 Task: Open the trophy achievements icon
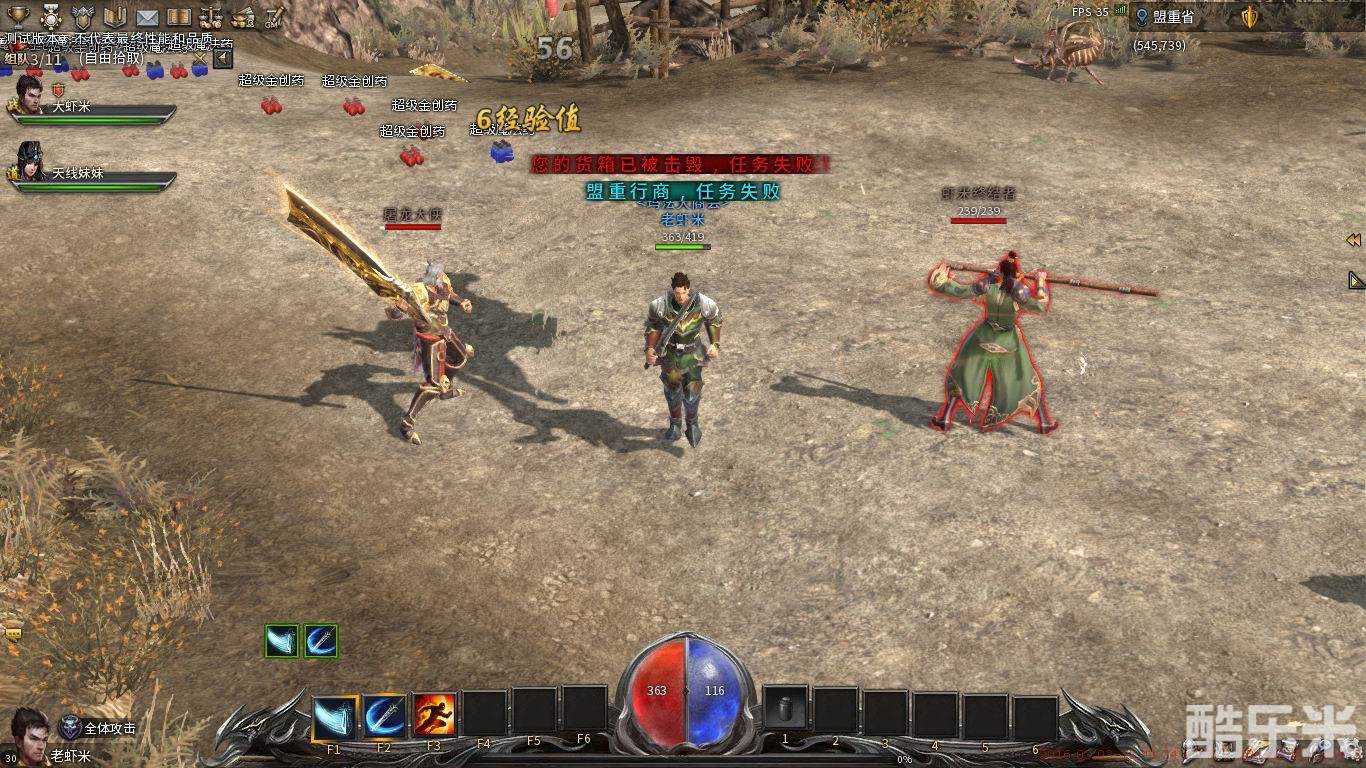18,17
